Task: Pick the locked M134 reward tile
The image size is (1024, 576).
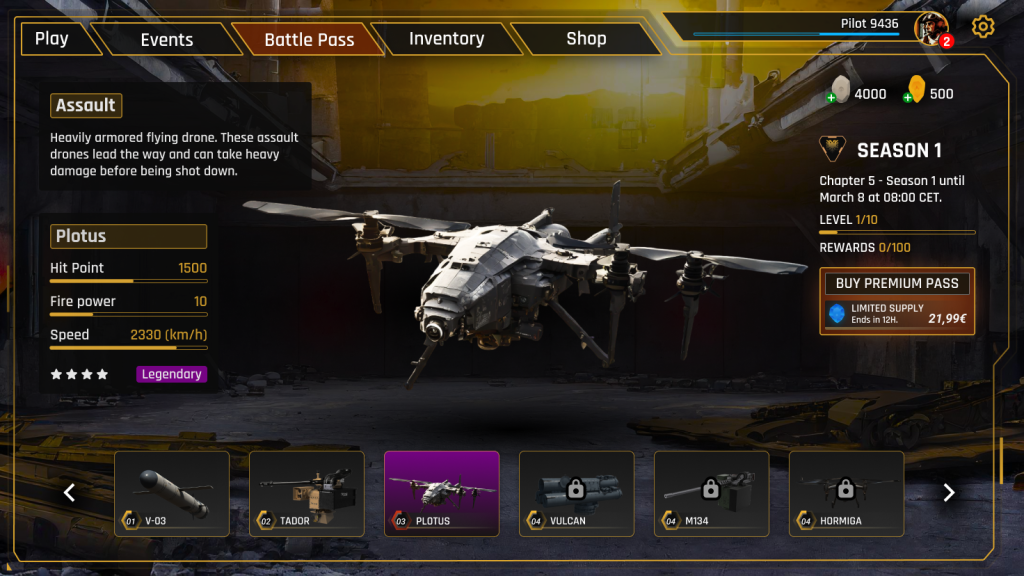Action: tap(712, 493)
